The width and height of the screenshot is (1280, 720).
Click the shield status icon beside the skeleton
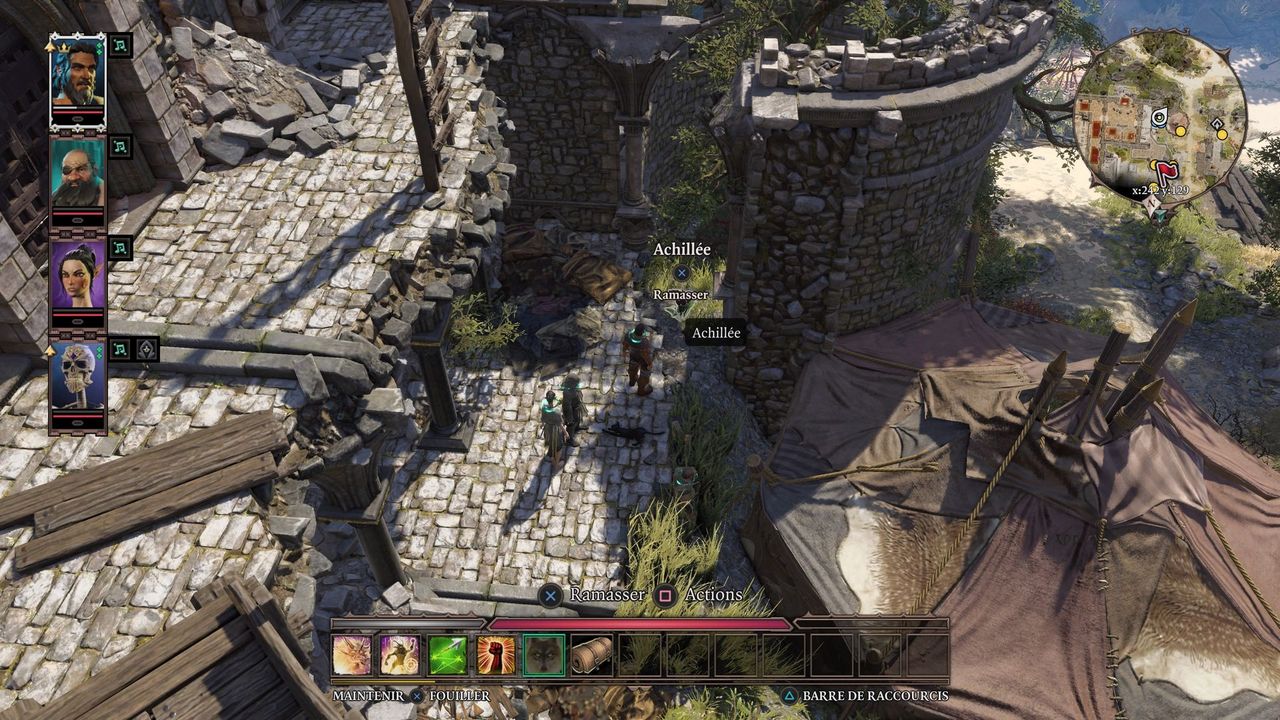click(146, 349)
